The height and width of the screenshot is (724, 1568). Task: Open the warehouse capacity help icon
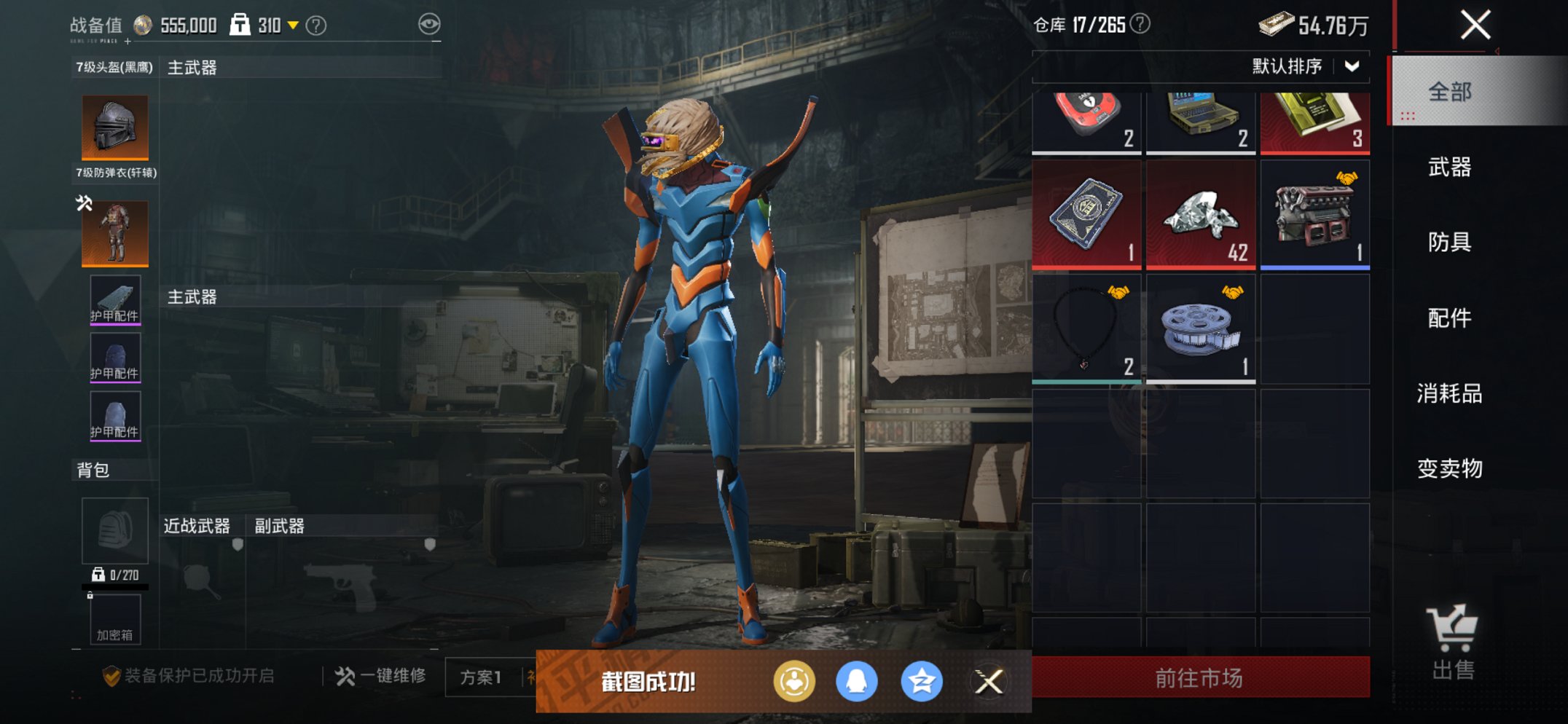(x=1140, y=24)
